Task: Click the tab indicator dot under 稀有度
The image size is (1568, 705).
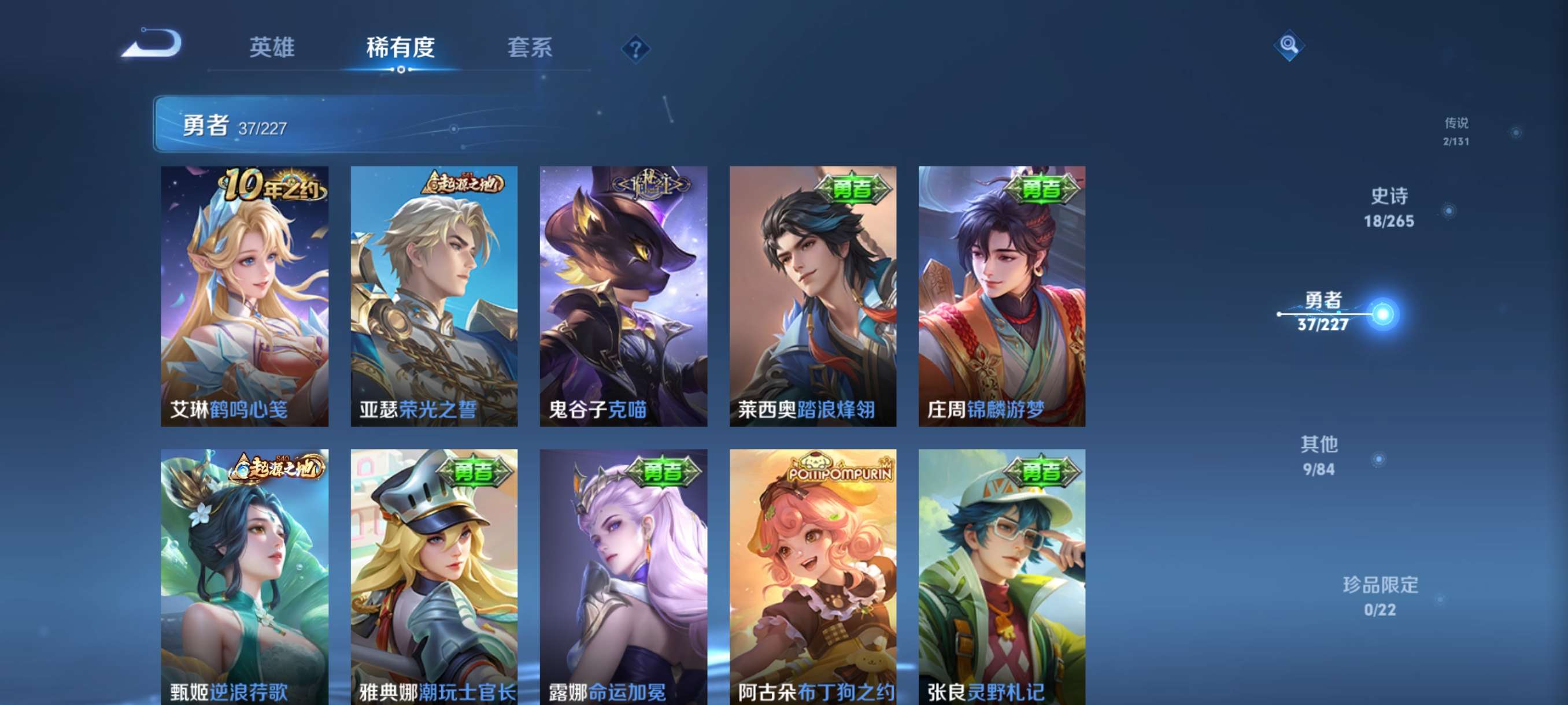Action: tap(400, 72)
